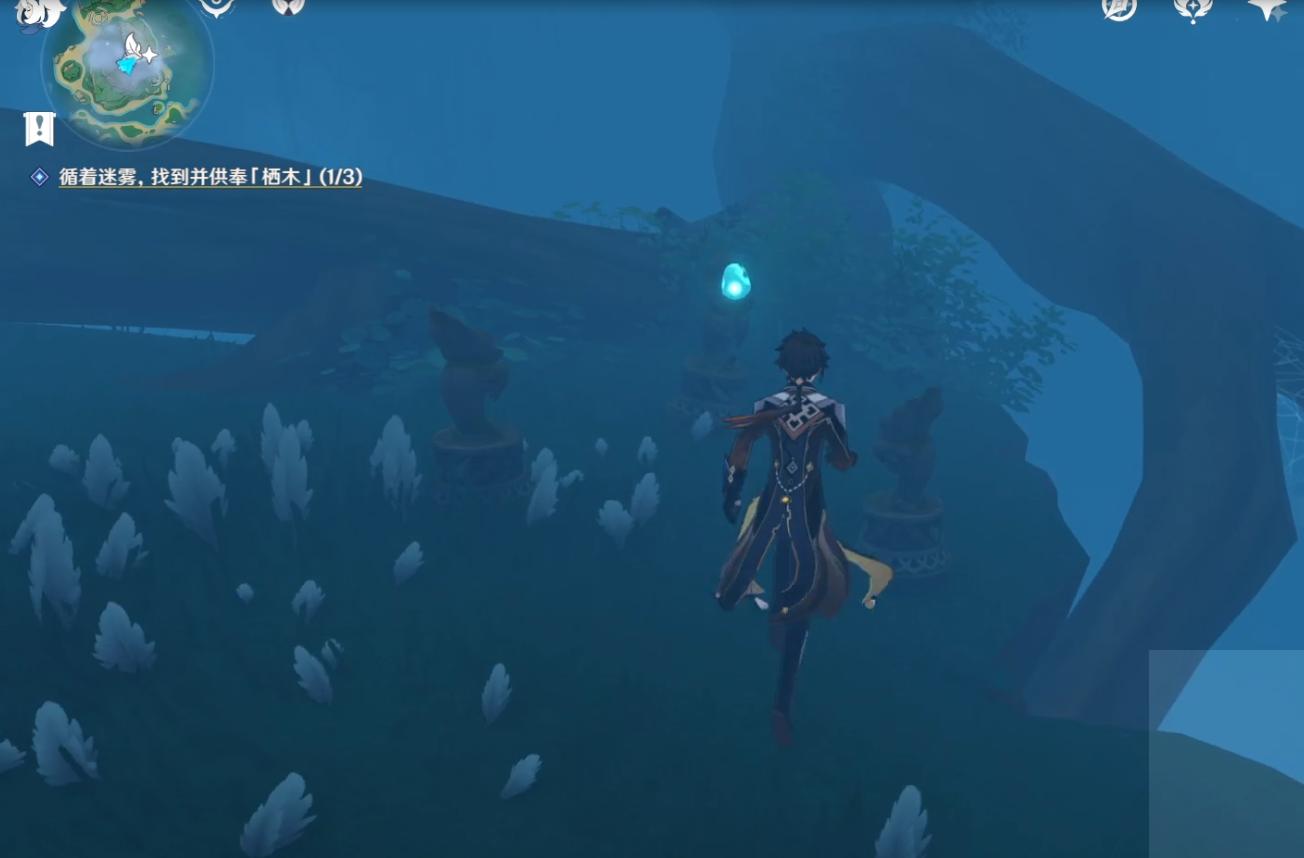1304x858 pixels.
Task: Select the tracked quest objective text
Action: tap(210, 177)
